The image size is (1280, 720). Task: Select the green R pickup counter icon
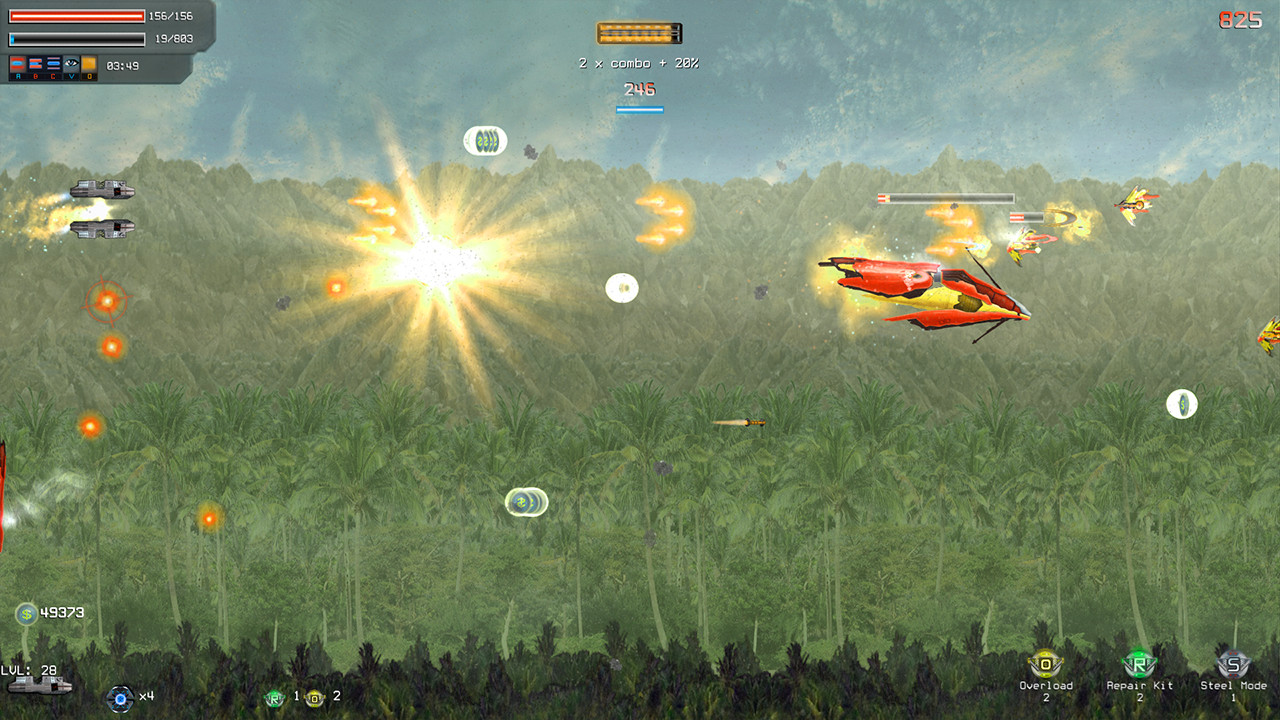[x=274, y=698]
